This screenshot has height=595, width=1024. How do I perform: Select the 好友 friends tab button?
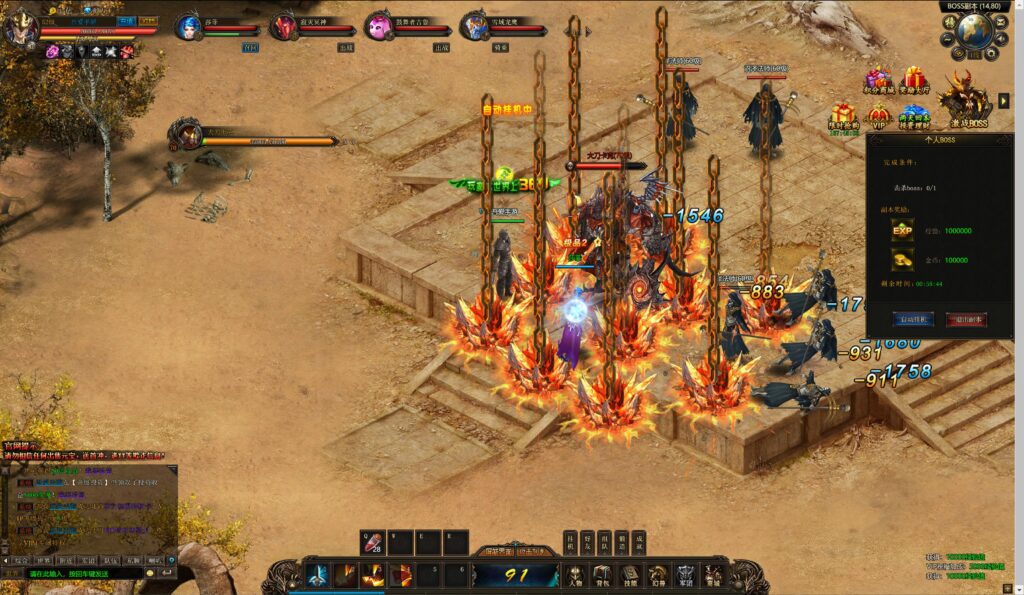(x=587, y=541)
